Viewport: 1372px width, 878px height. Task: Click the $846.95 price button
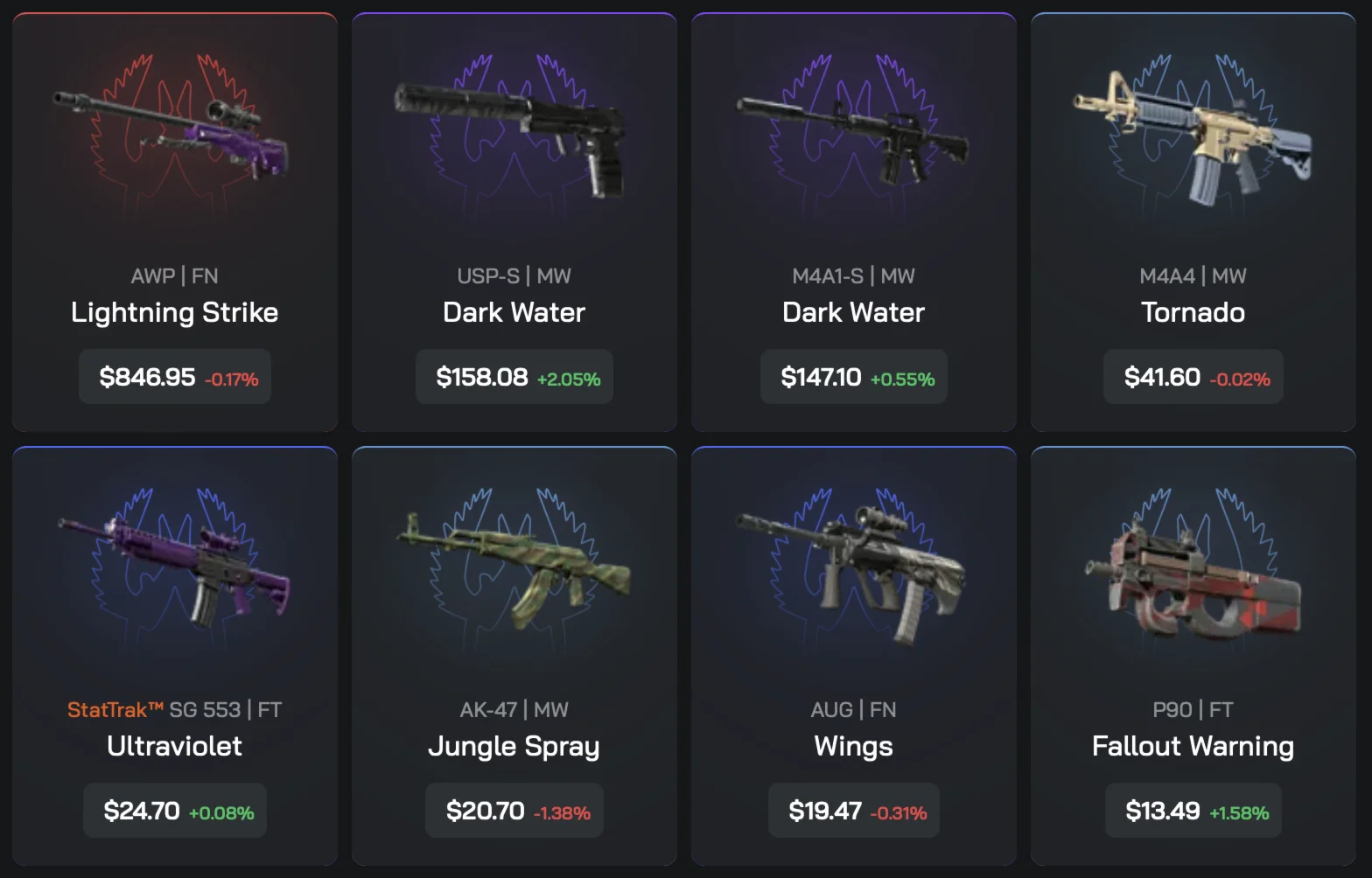[174, 377]
